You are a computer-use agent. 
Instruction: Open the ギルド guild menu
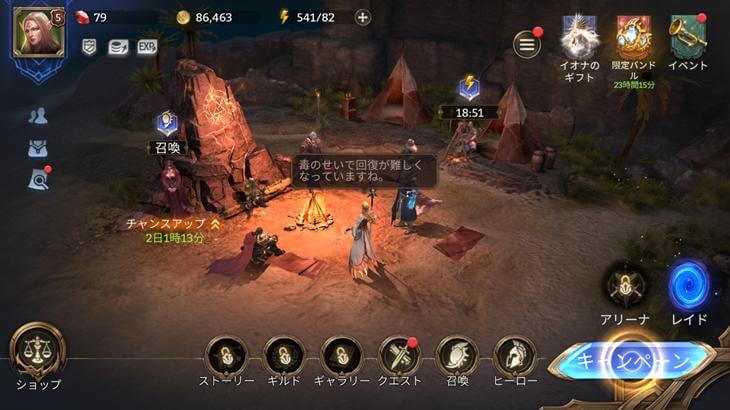[x=284, y=356]
